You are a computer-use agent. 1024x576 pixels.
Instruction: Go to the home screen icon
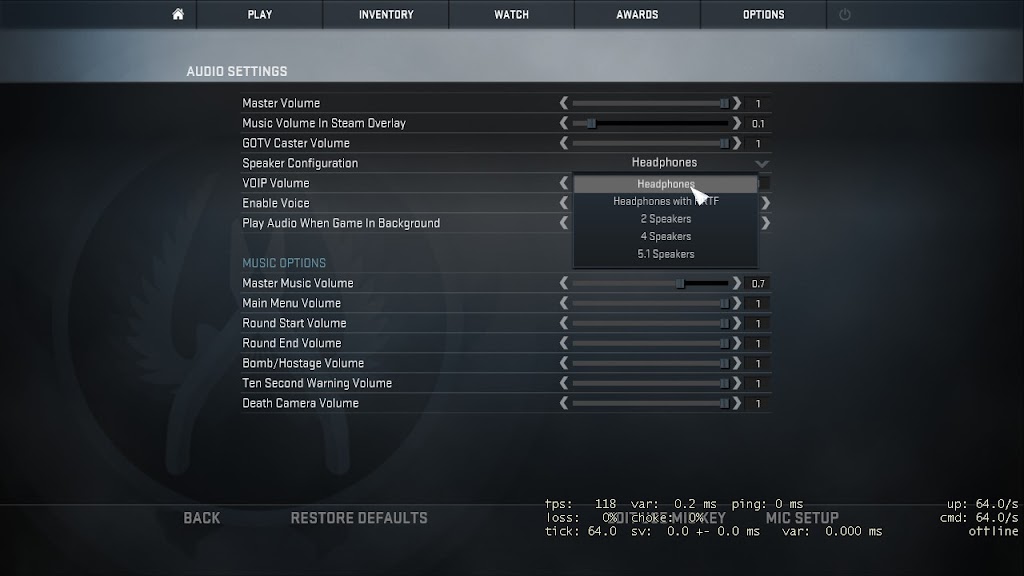pyautogui.click(x=178, y=14)
